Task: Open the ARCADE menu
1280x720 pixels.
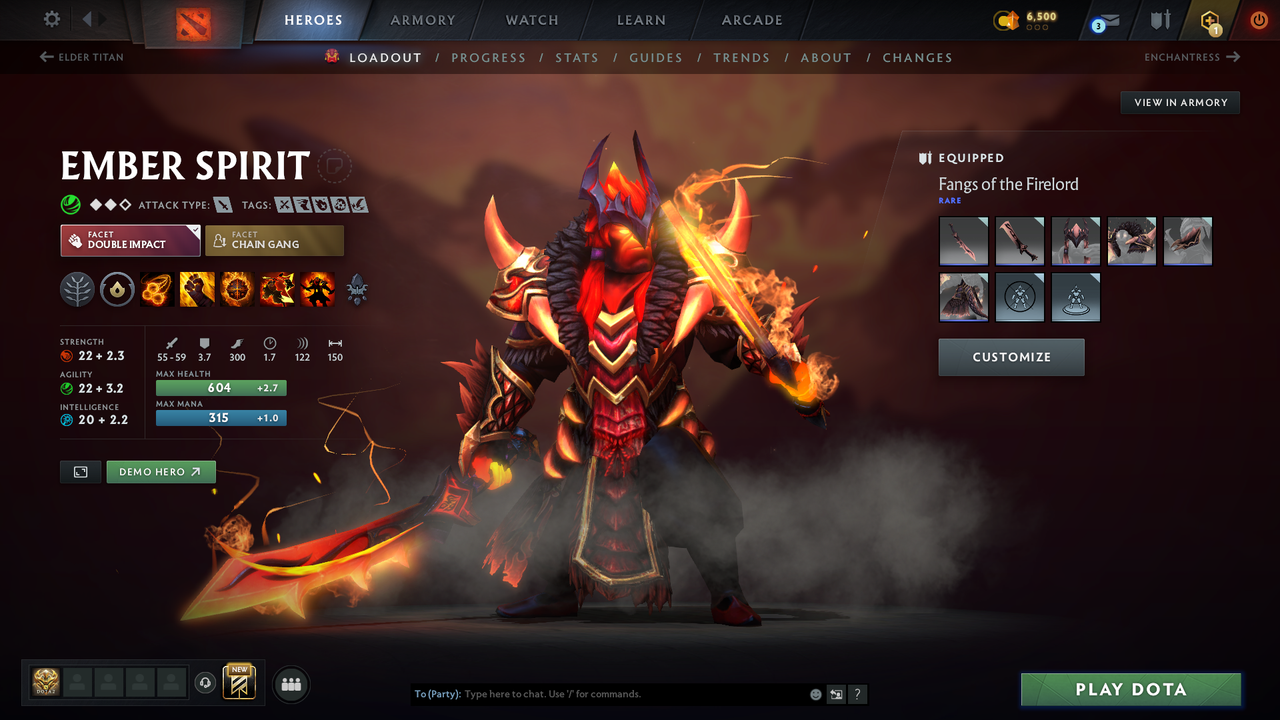Action: (x=751, y=20)
